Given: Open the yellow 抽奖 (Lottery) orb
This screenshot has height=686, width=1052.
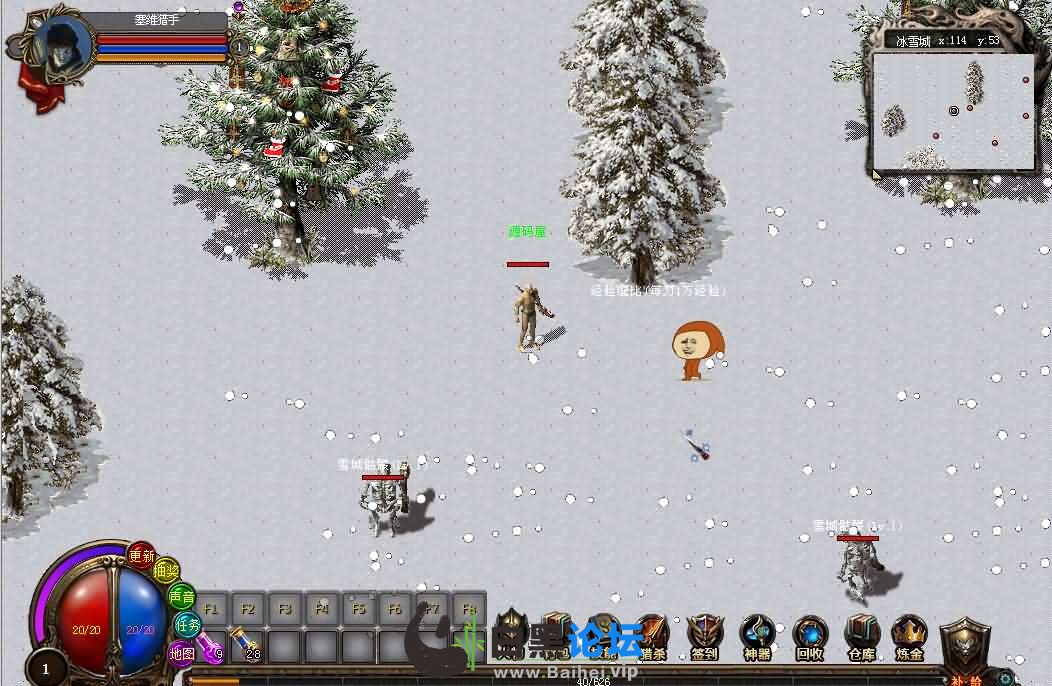Looking at the screenshot, I should point(166,572).
